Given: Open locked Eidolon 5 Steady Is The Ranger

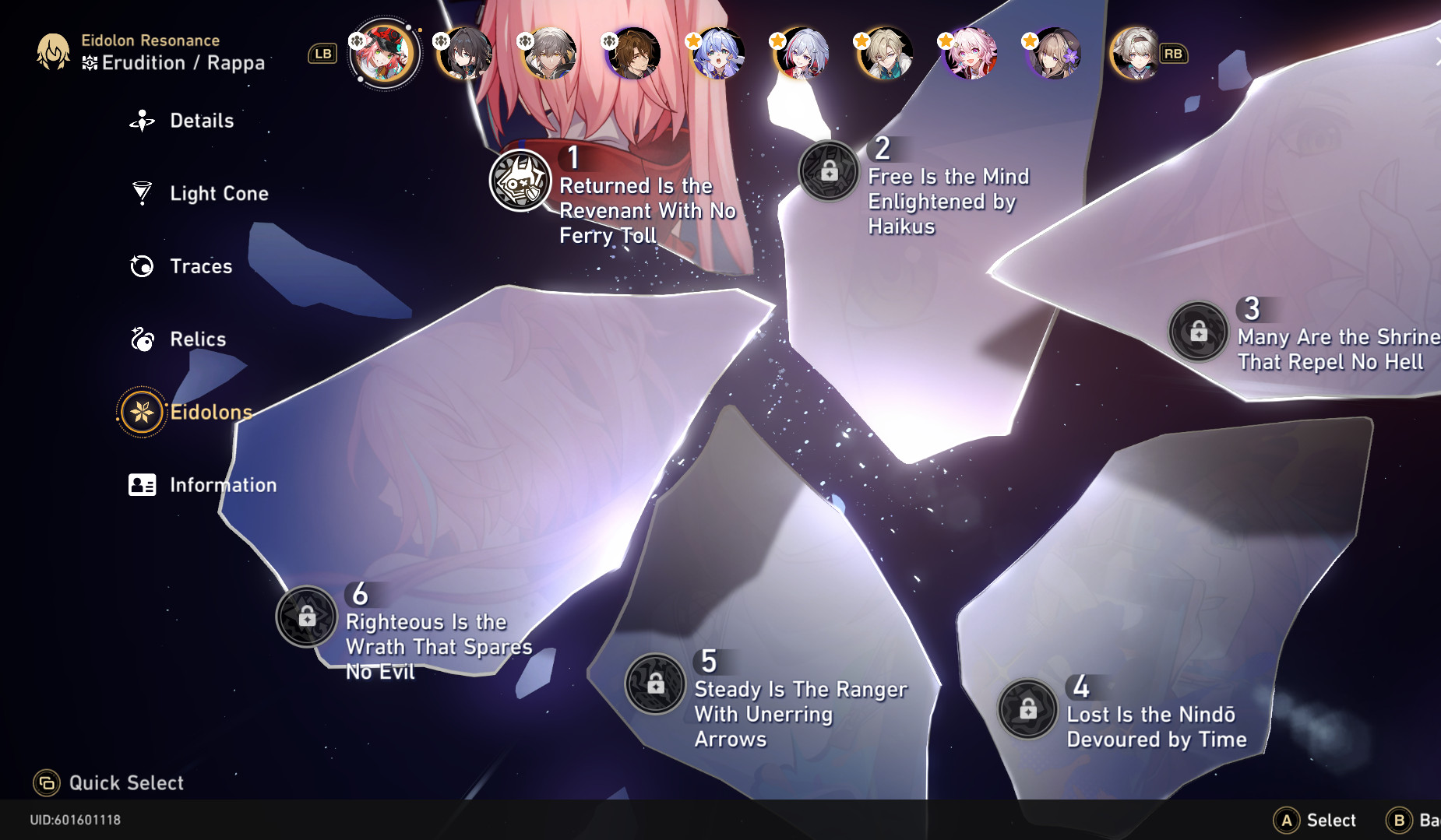Looking at the screenshot, I should coord(655,684).
